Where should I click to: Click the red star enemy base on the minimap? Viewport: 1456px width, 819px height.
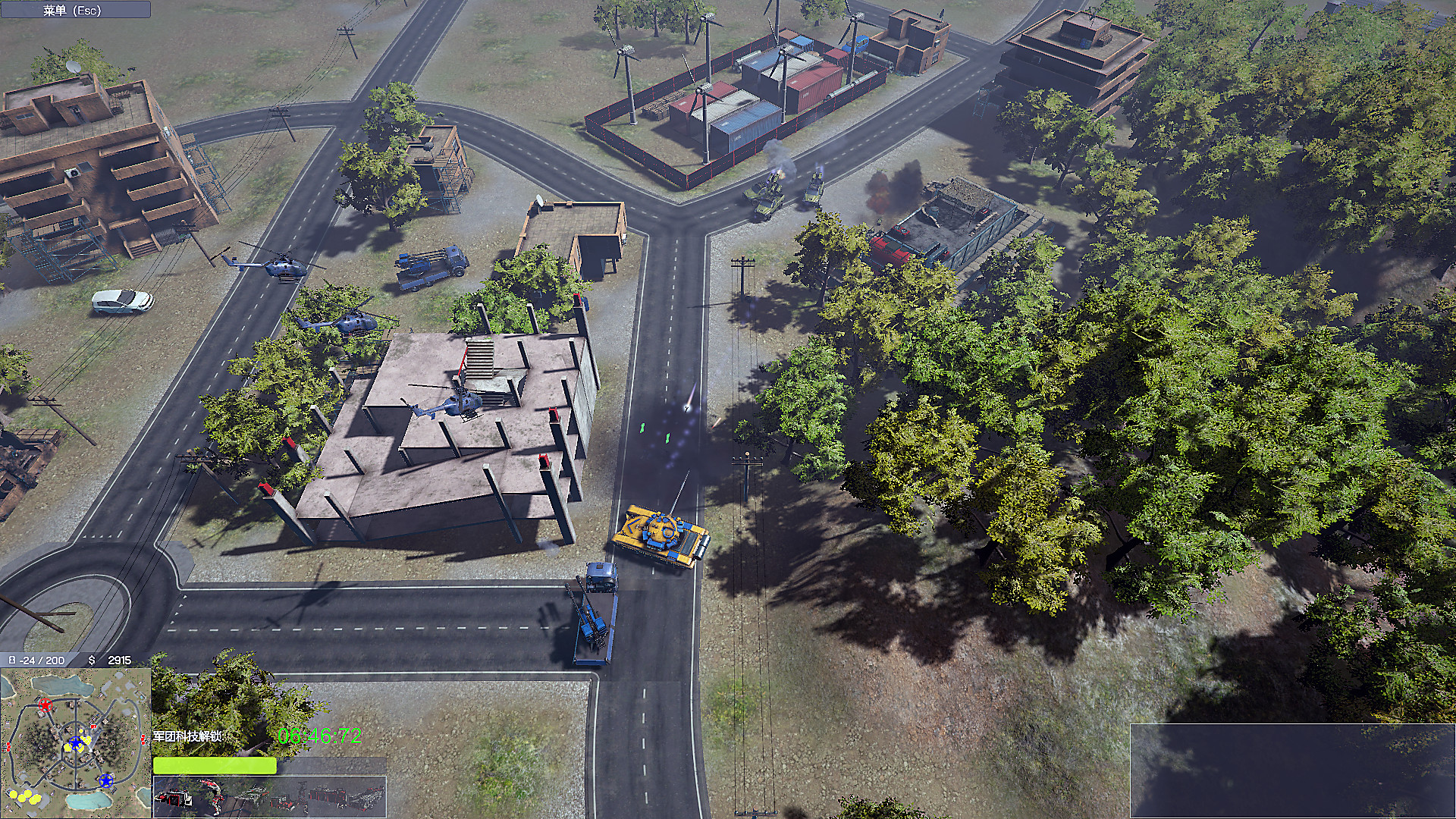click(x=45, y=705)
